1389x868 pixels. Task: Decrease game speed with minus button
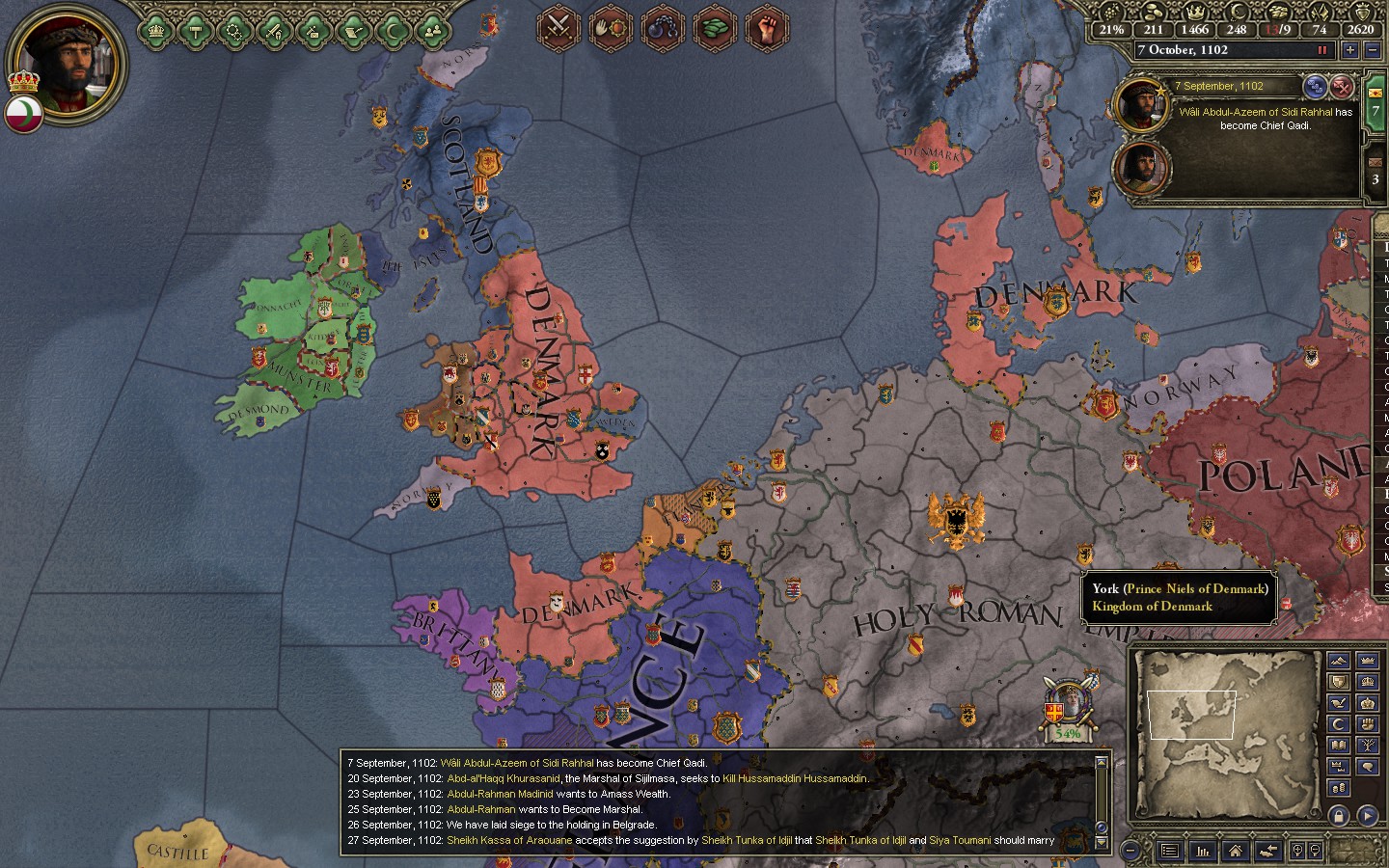(1373, 50)
